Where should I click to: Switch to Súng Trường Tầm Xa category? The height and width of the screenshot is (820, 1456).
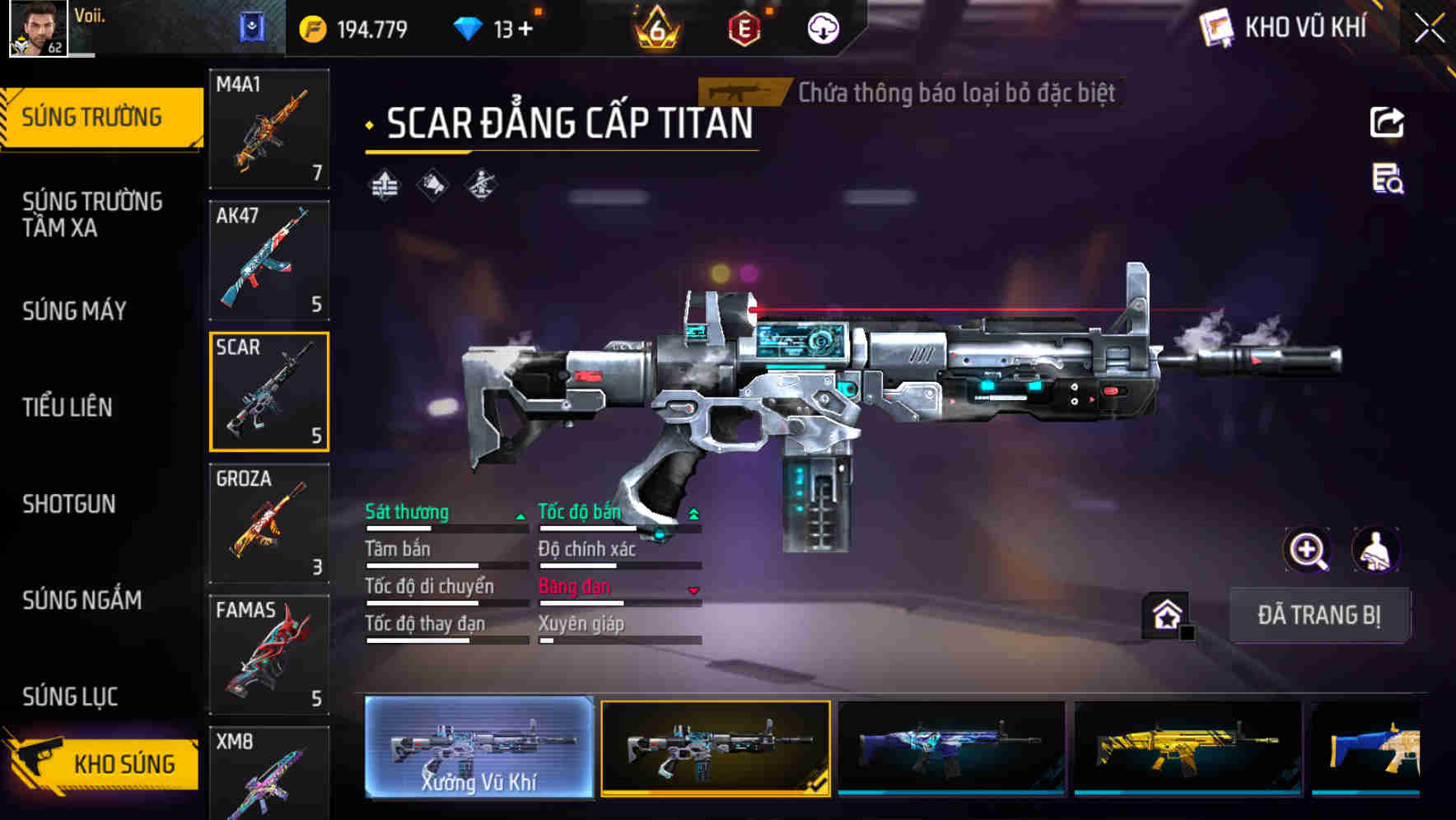(92, 214)
